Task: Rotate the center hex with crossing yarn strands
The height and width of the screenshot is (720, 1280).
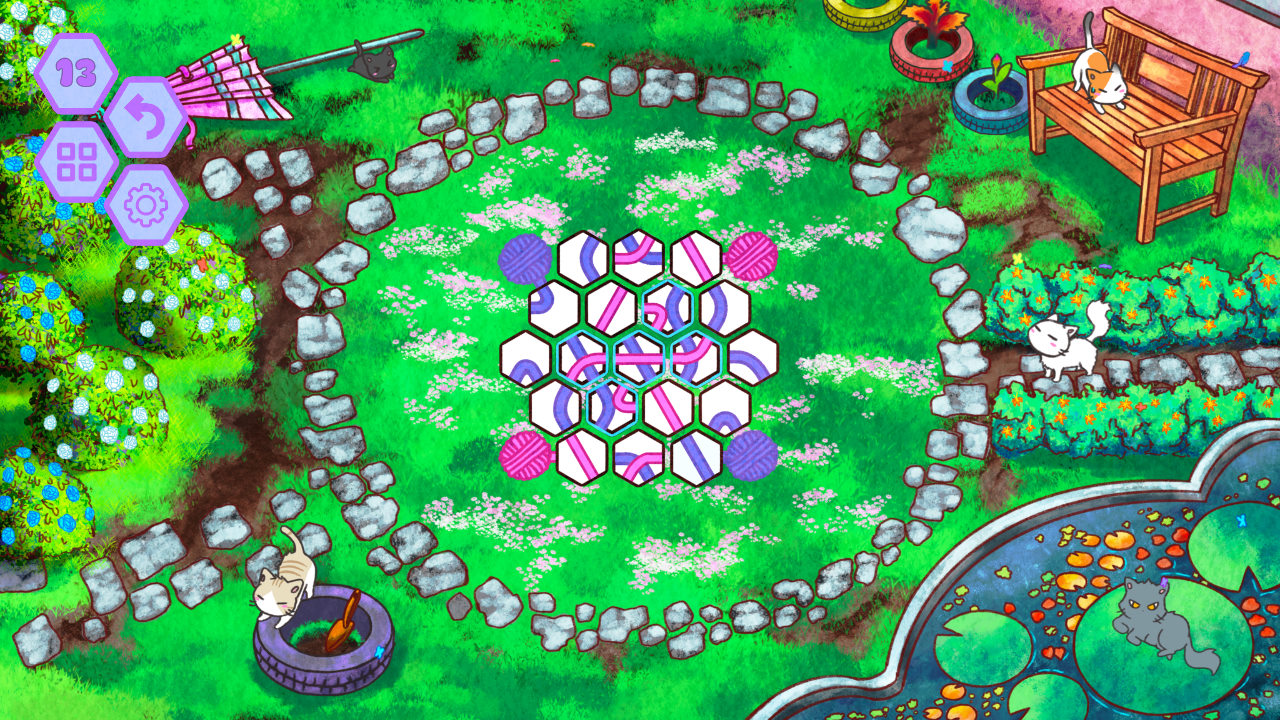Action: 640,359
